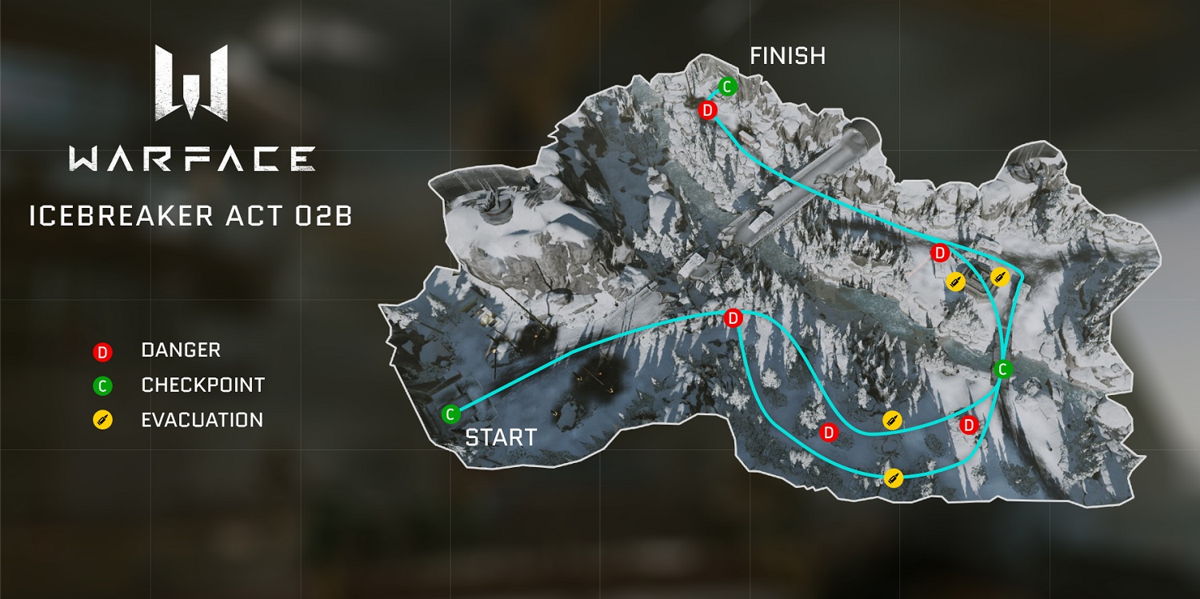
Task: Click the red Danger legend icon
Action: click(101, 351)
